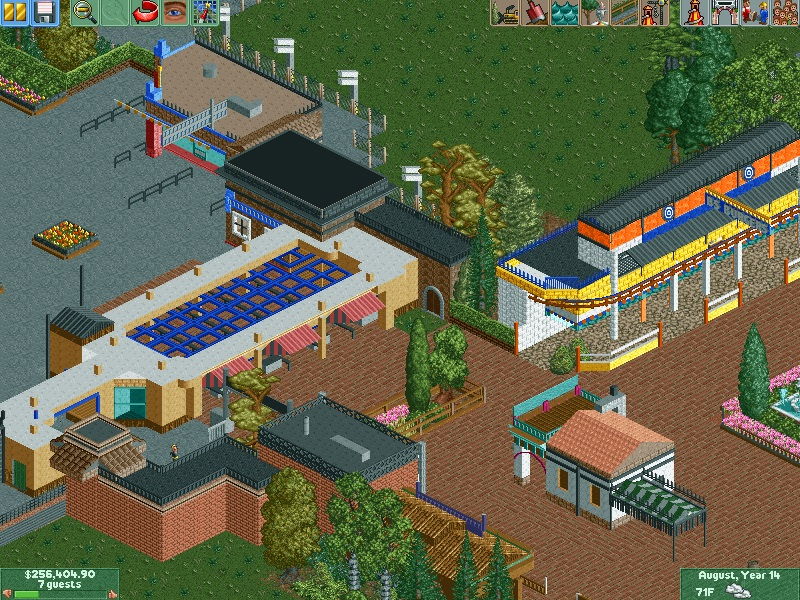The height and width of the screenshot is (600, 800).
Task: Toggle the pause game button
Action: point(16,12)
